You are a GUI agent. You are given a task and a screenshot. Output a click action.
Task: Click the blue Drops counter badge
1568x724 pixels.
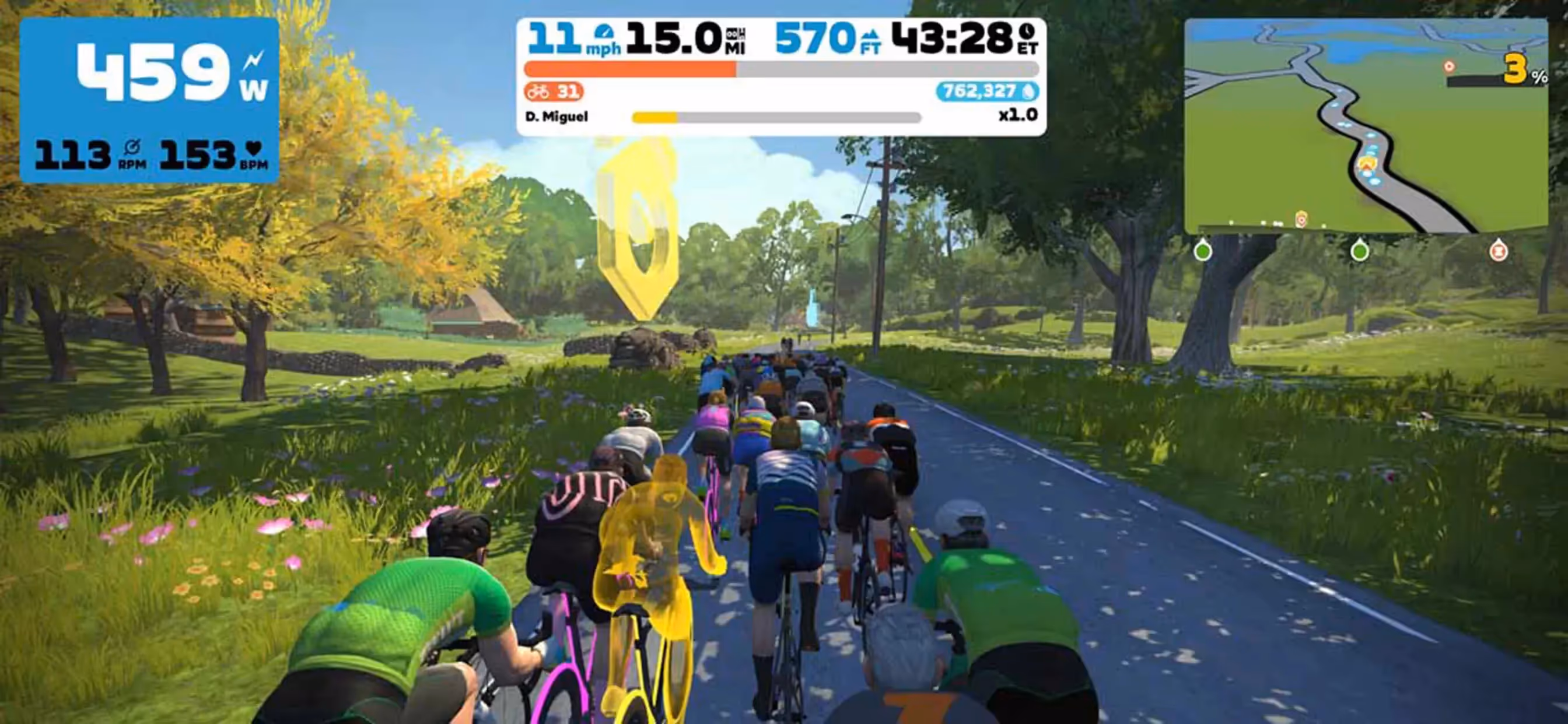[x=986, y=92]
